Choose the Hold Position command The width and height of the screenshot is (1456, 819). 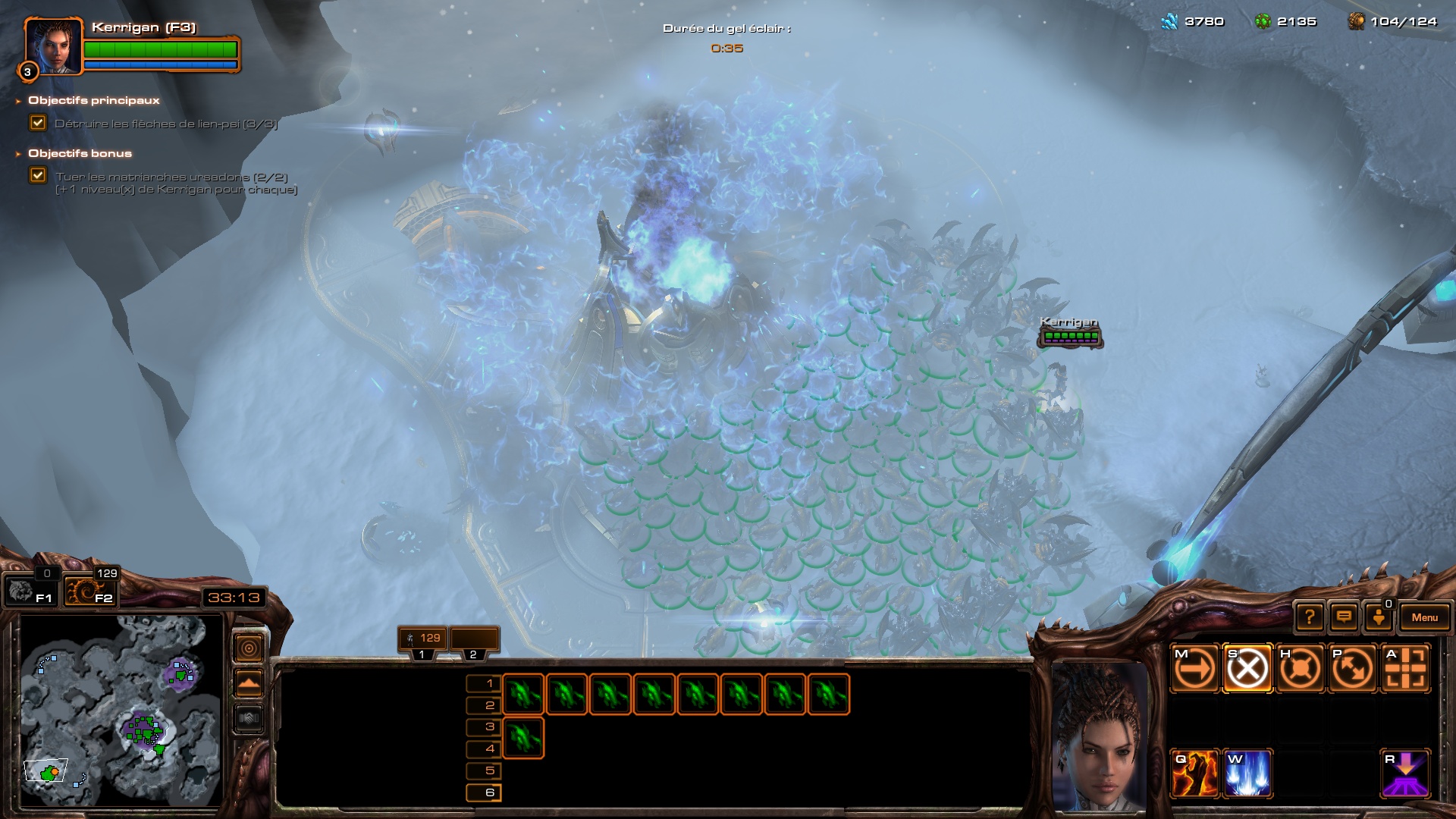pyautogui.click(x=1300, y=669)
